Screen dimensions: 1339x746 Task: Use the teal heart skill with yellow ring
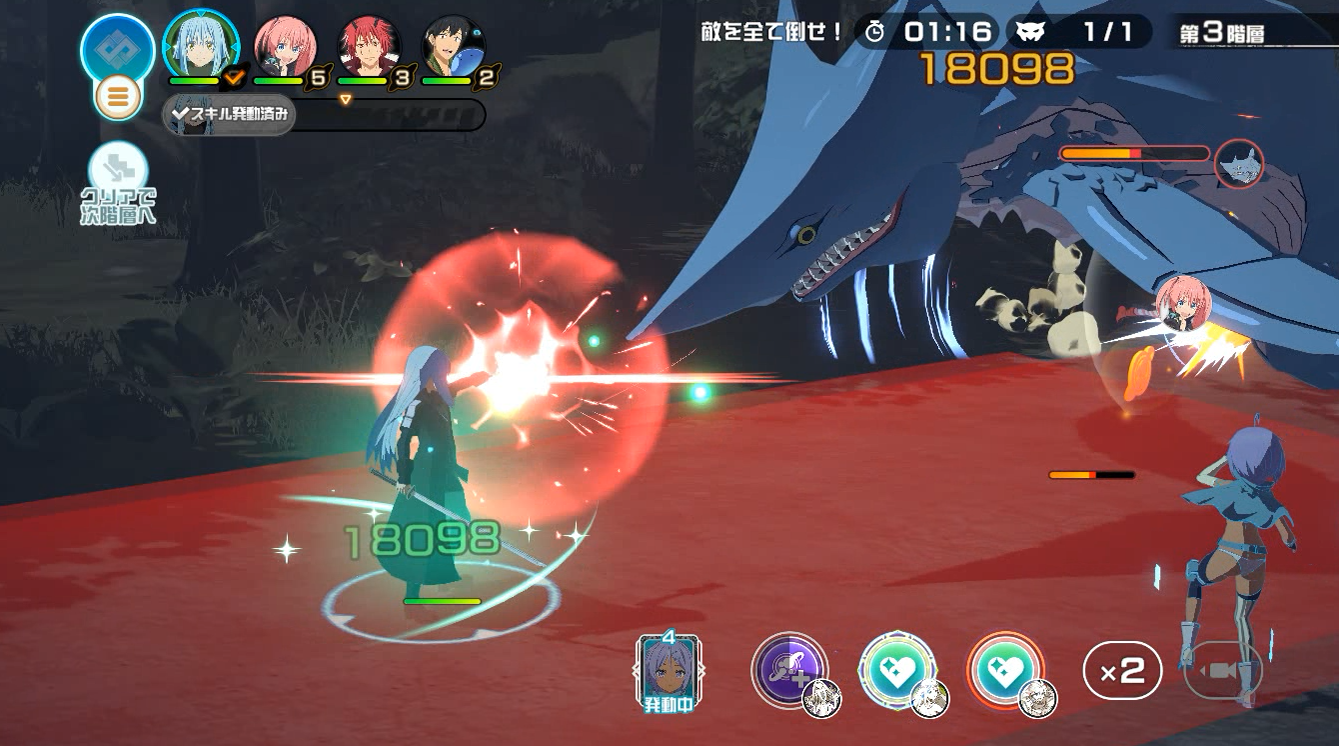(897, 669)
